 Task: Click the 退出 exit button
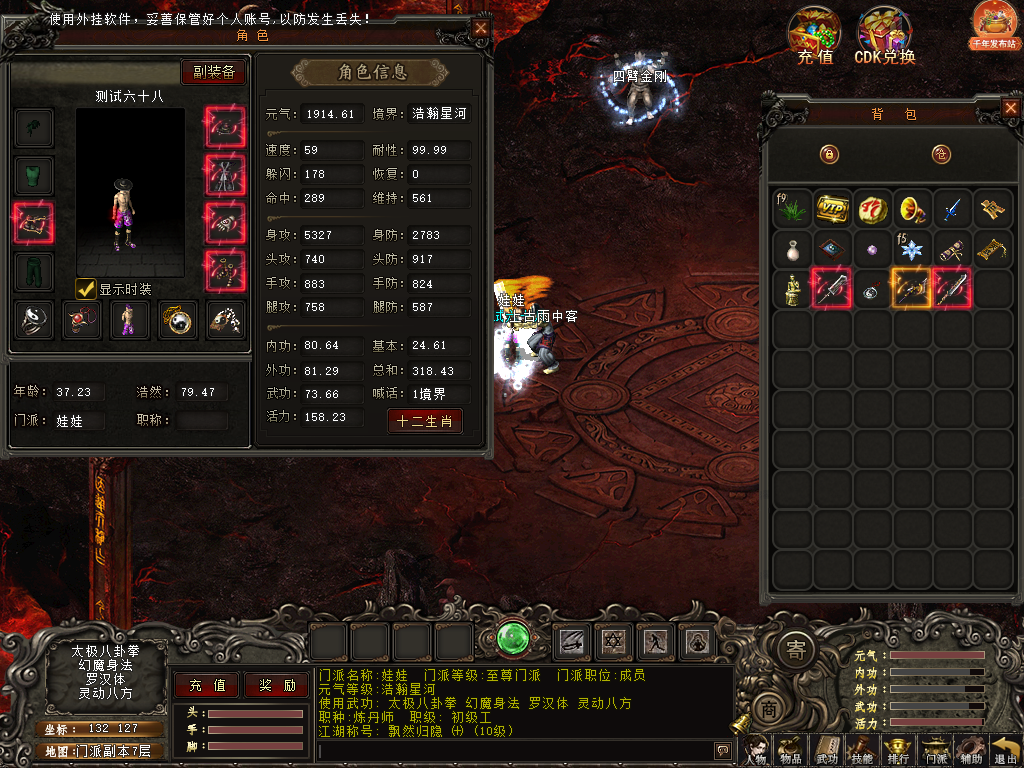tap(1005, 750)
